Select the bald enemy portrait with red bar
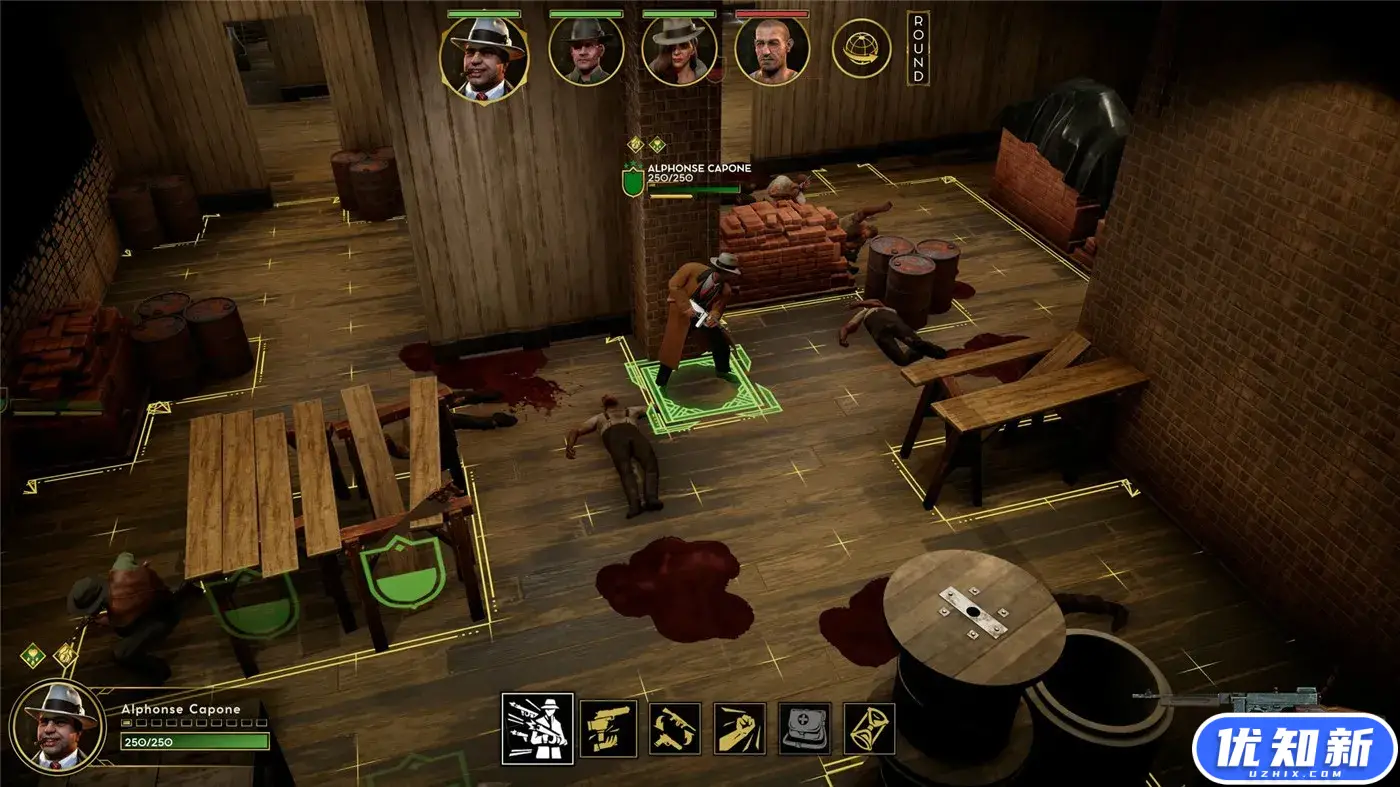The height and width of the screenshot is (787, 1400). coord(772,51)
